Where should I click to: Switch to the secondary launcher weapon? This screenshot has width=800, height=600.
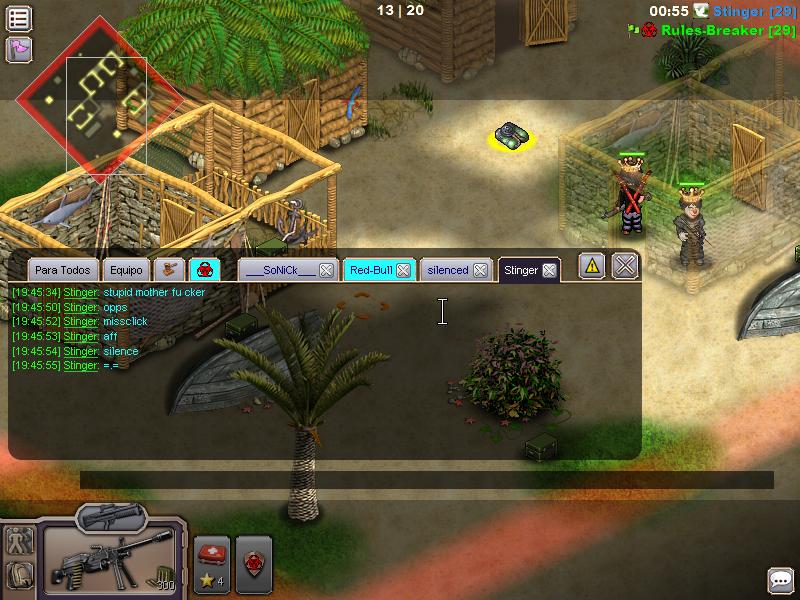pyautogui.click(x=111, y=517)
